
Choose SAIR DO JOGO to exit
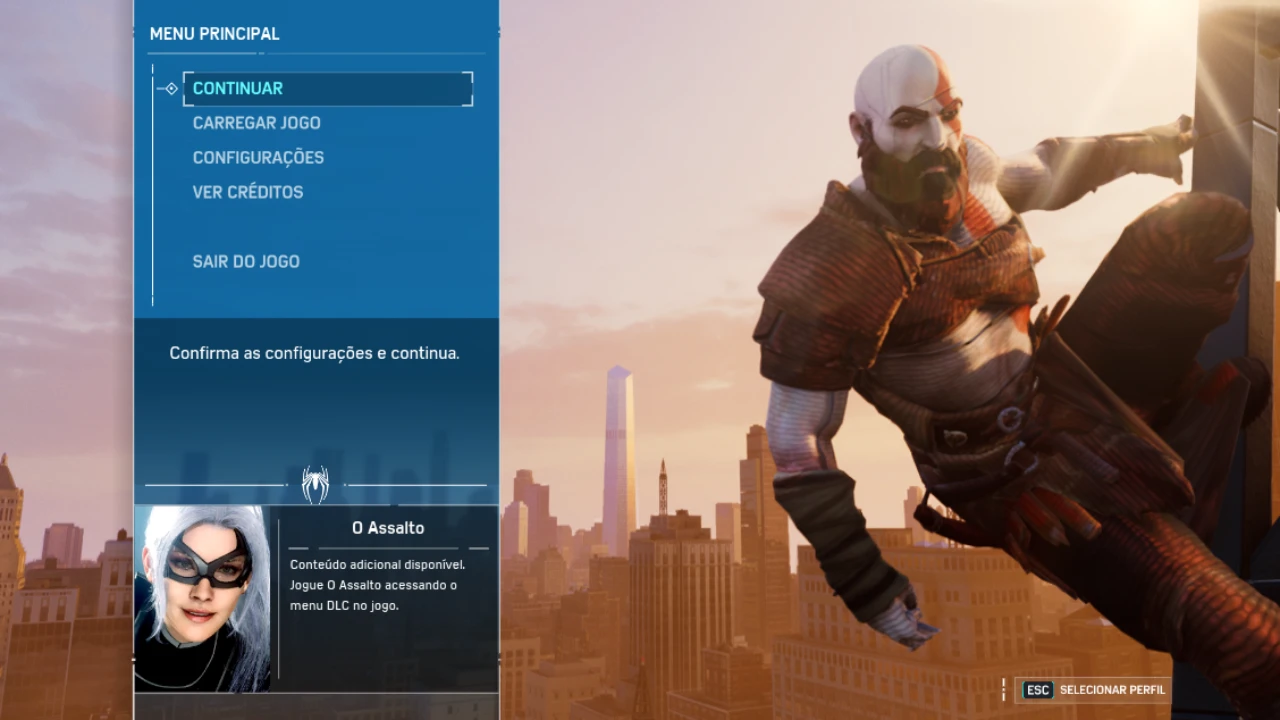coord(246,261)
